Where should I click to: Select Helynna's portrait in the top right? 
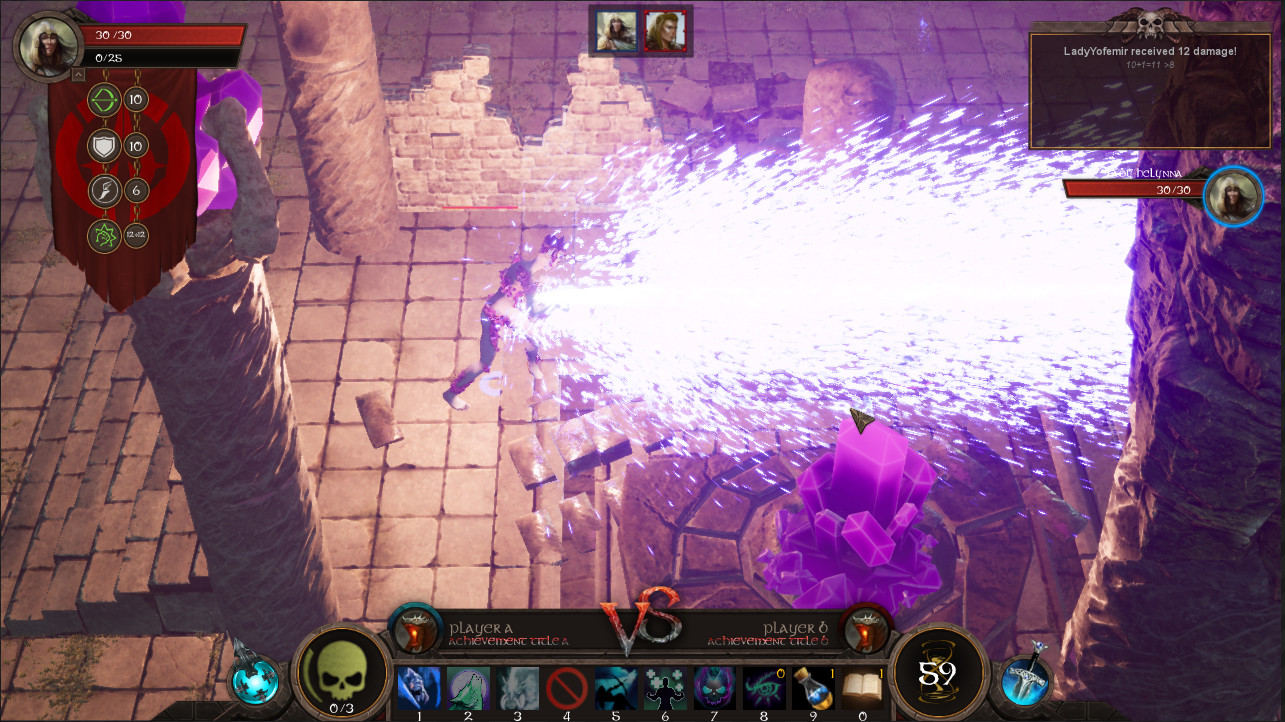pyautogui.click(x=1233, y=197)
